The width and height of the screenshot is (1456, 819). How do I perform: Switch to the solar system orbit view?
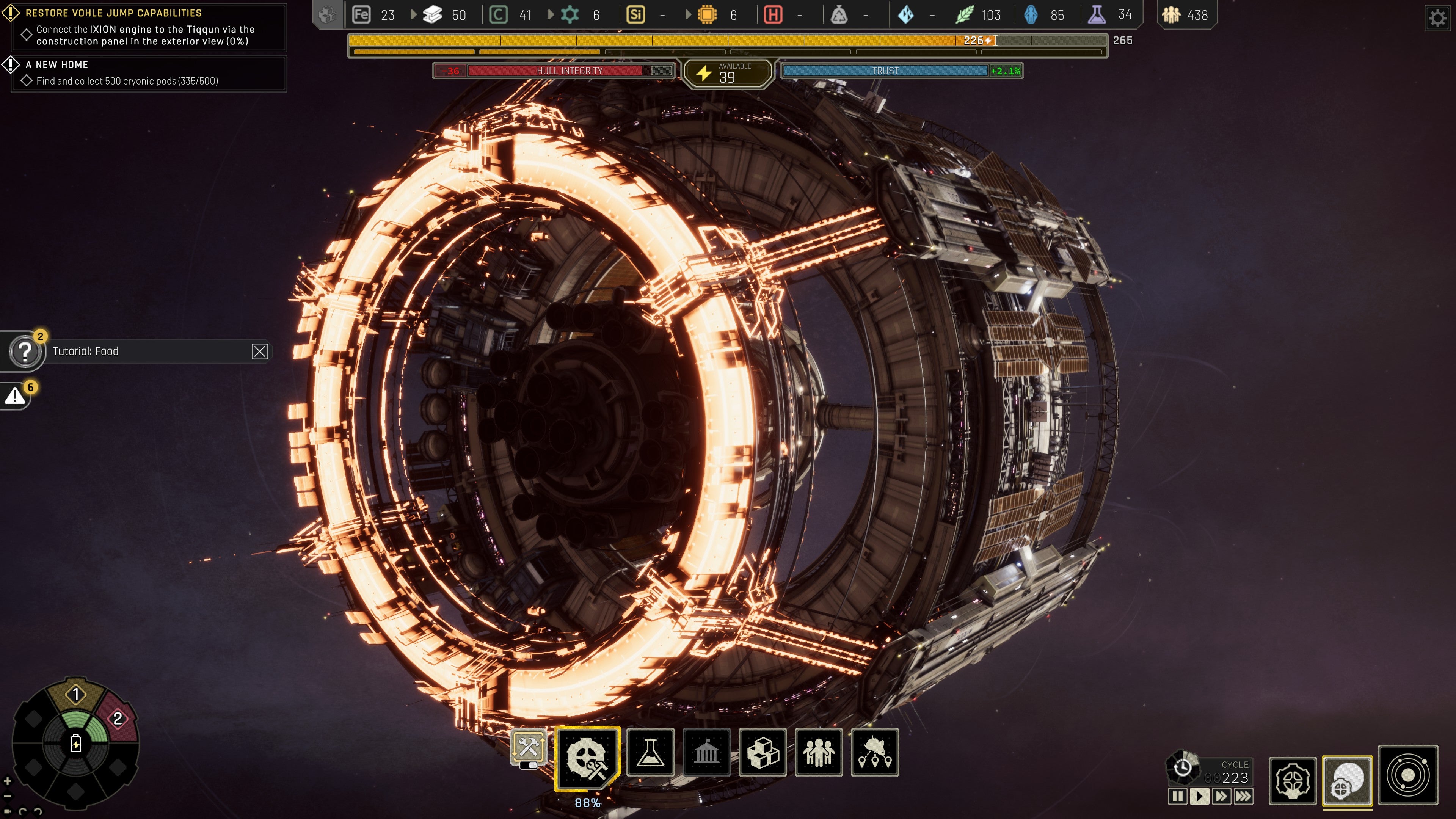pyautogui.click(x=1407, y=775)
